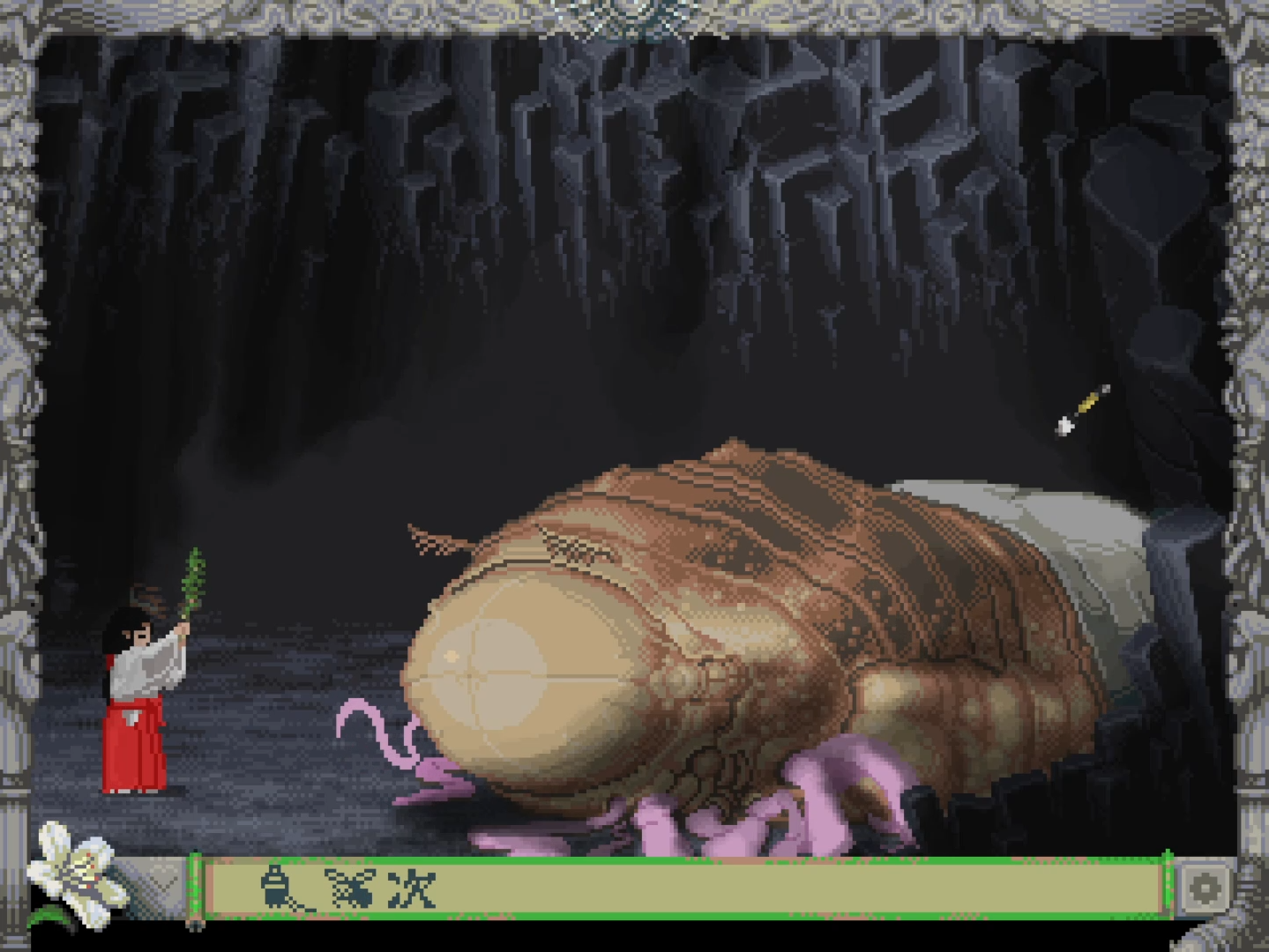1269x952 pixels.
Task: Choose the butterfly item in the inventory scroll
Action: [349, 888]
